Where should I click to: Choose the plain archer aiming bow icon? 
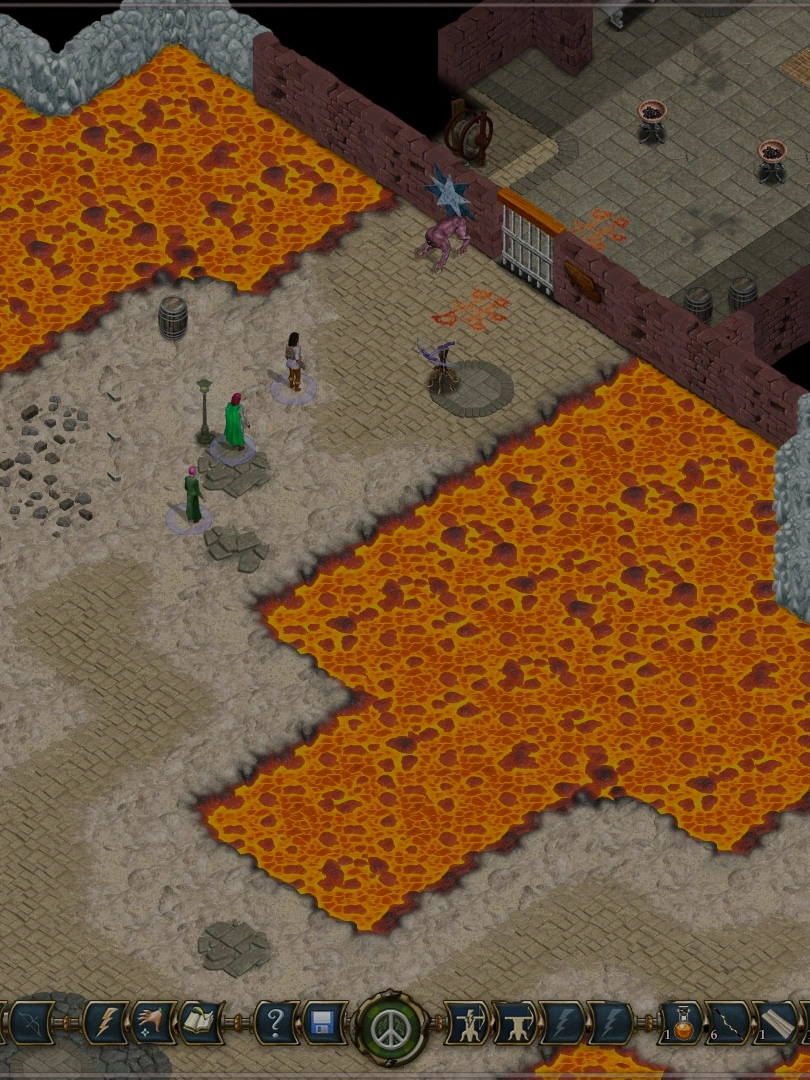[x=515, y=1024]
